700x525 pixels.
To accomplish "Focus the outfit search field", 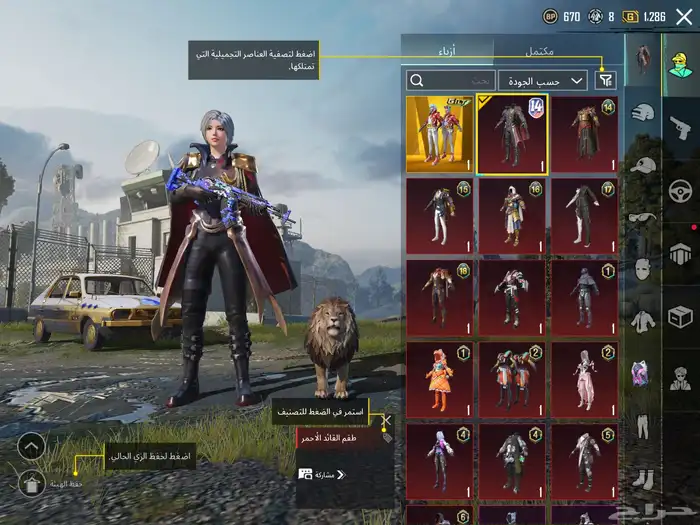I will point(451,80).
